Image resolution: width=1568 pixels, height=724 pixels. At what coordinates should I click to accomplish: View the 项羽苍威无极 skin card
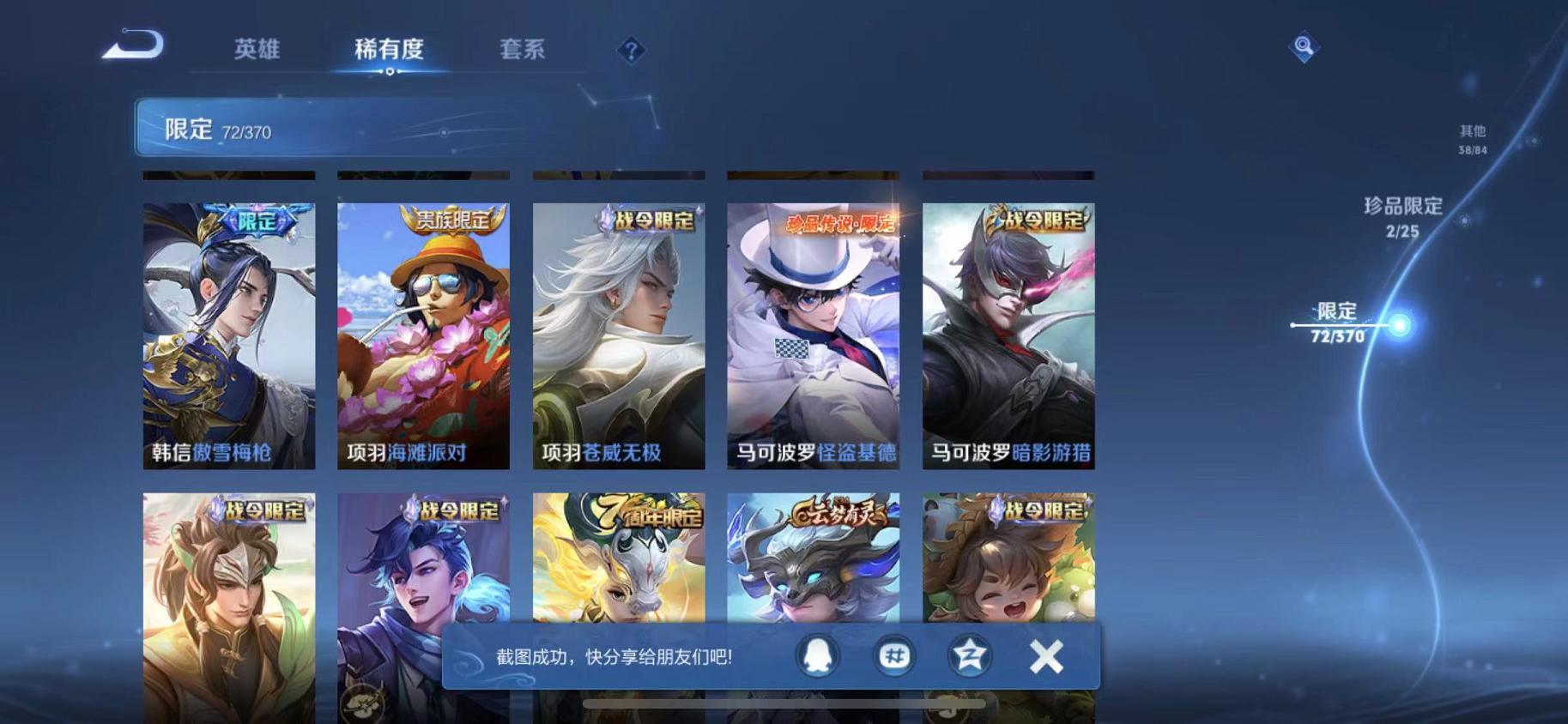click(617, 335)
